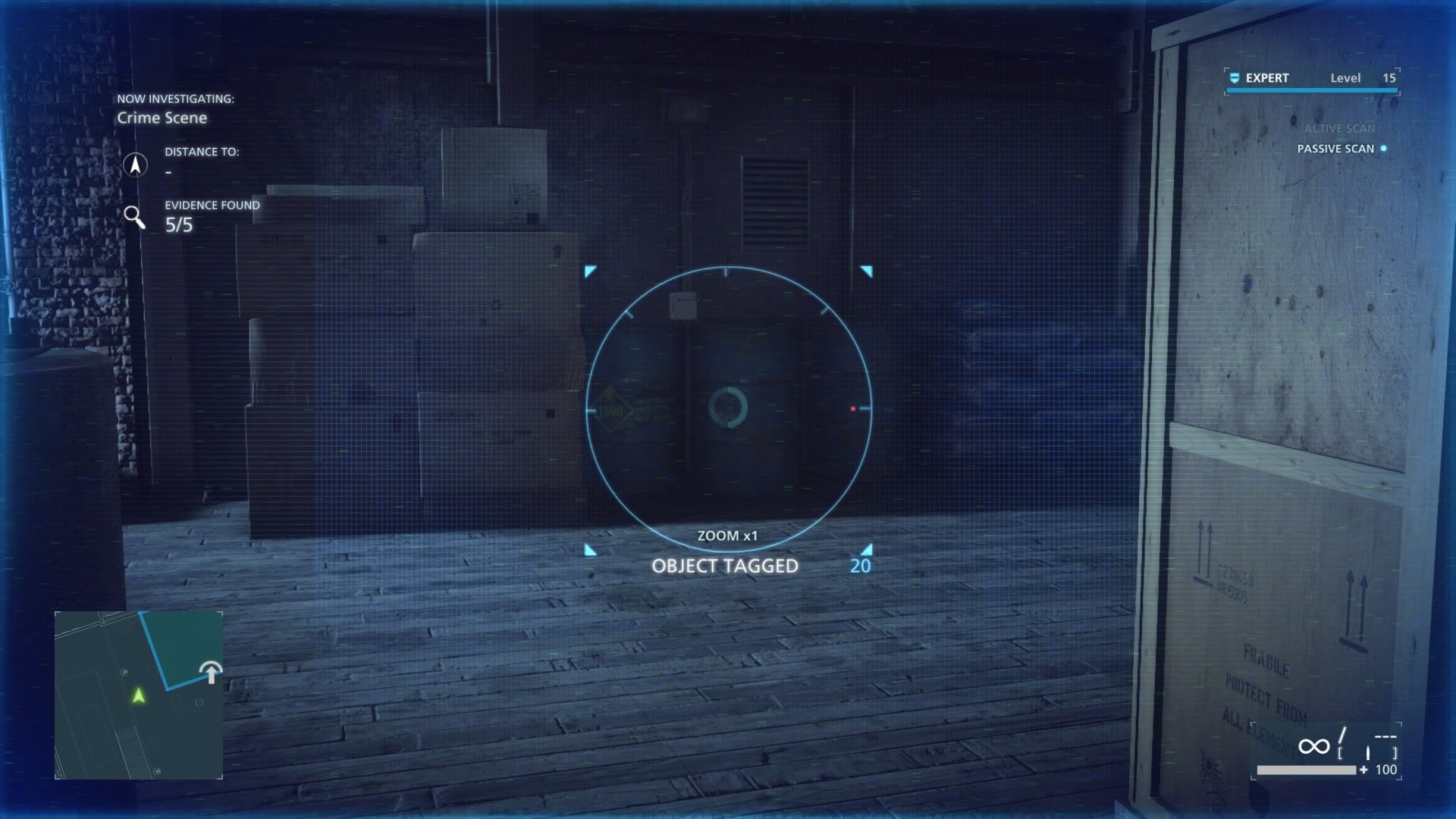Click the Level experience progress bar
Image resolution: width=1456 pixels, height=819 pixels.
click(x=1311, y=89)
